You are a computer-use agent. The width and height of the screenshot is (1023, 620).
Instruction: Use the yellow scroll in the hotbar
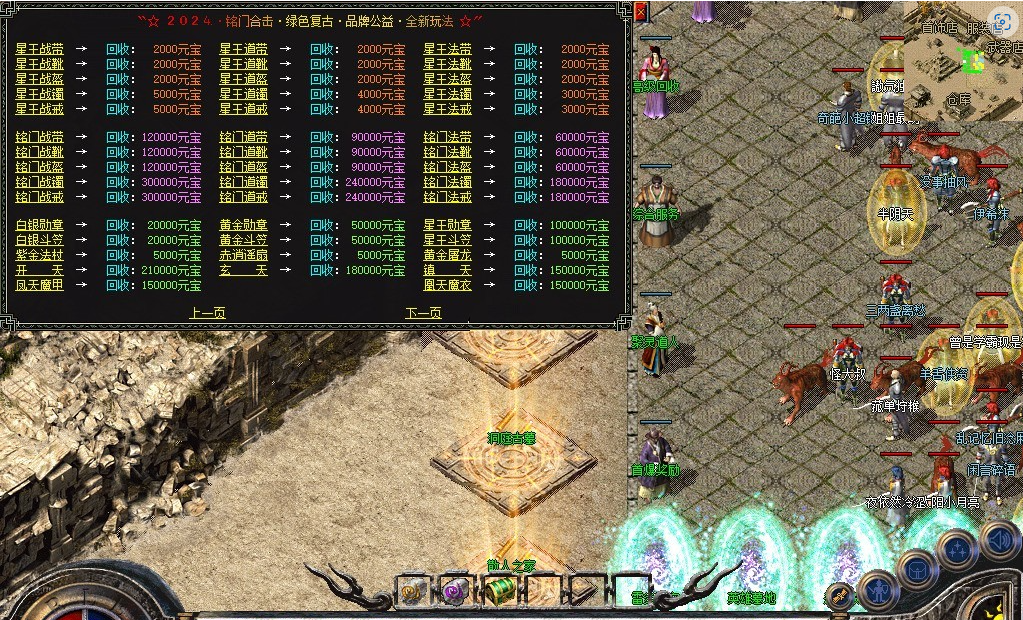click(413, 591)
